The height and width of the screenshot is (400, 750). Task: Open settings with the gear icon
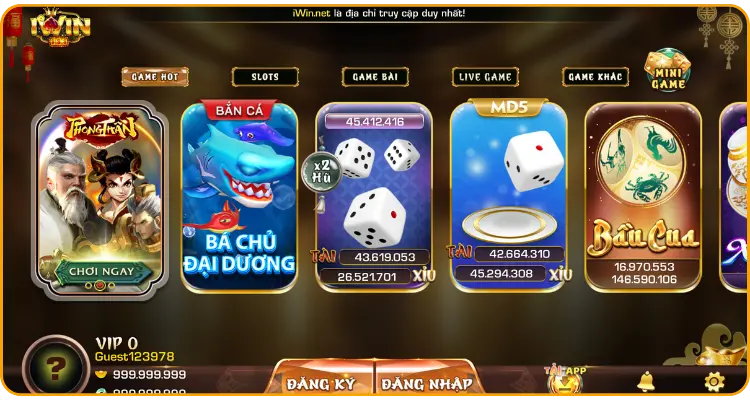[x=713, y=381]
